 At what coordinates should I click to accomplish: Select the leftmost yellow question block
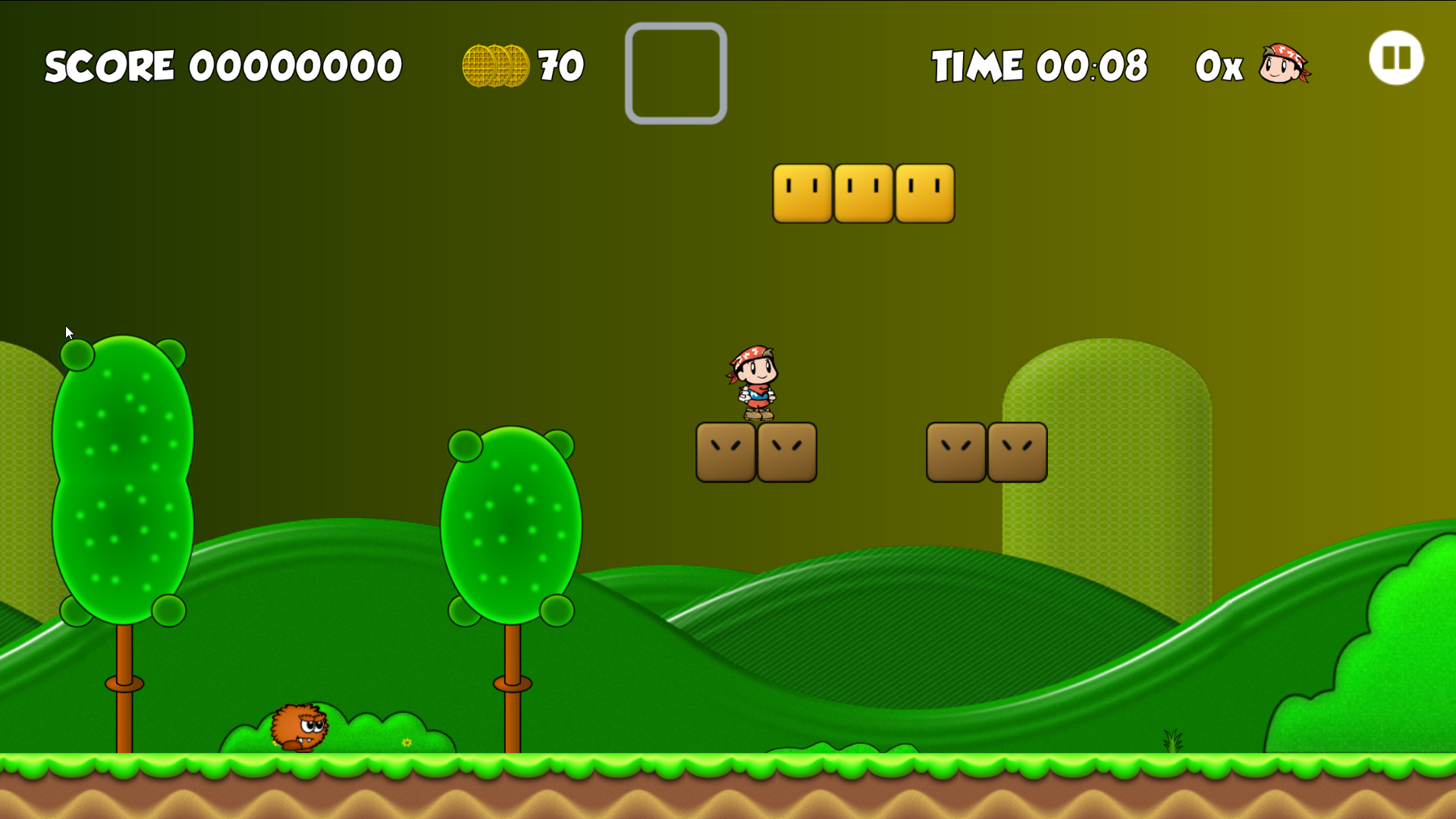coord(802,193)
